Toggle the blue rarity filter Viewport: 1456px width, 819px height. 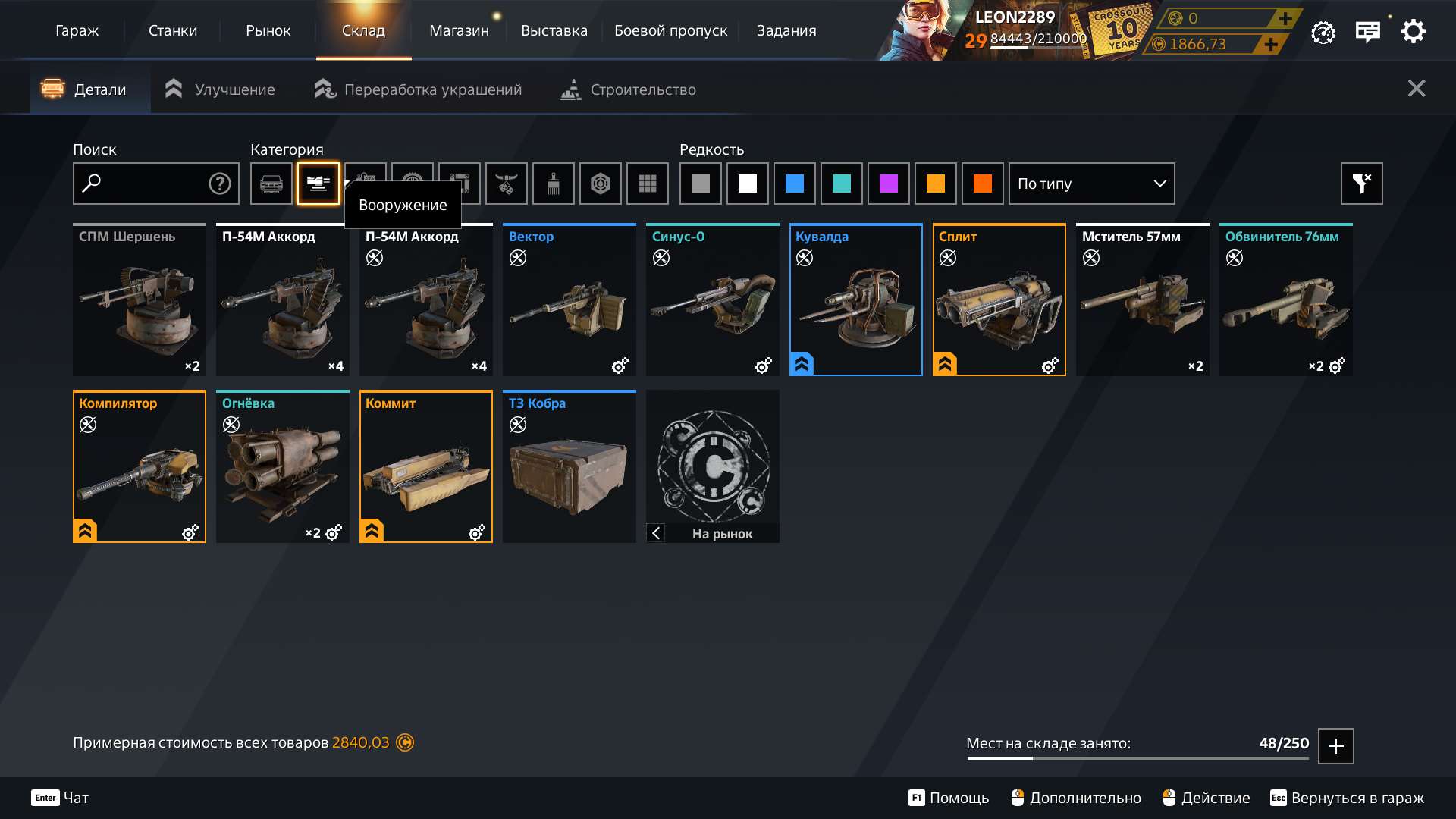pyautogui.click(x=795, y=184)
